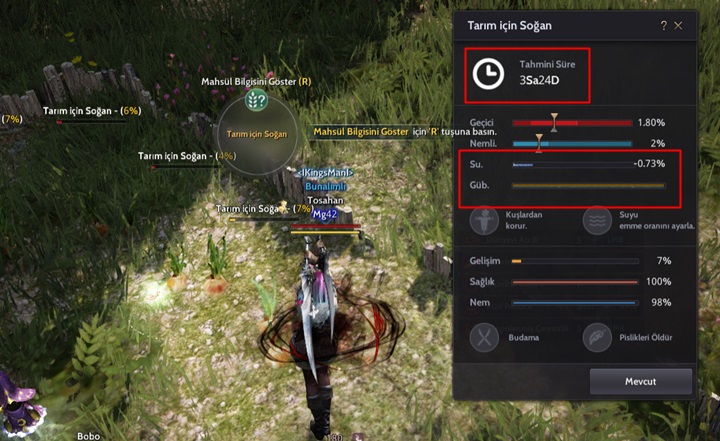
Task: Open the question mark help button
Action: coord(663,25)
